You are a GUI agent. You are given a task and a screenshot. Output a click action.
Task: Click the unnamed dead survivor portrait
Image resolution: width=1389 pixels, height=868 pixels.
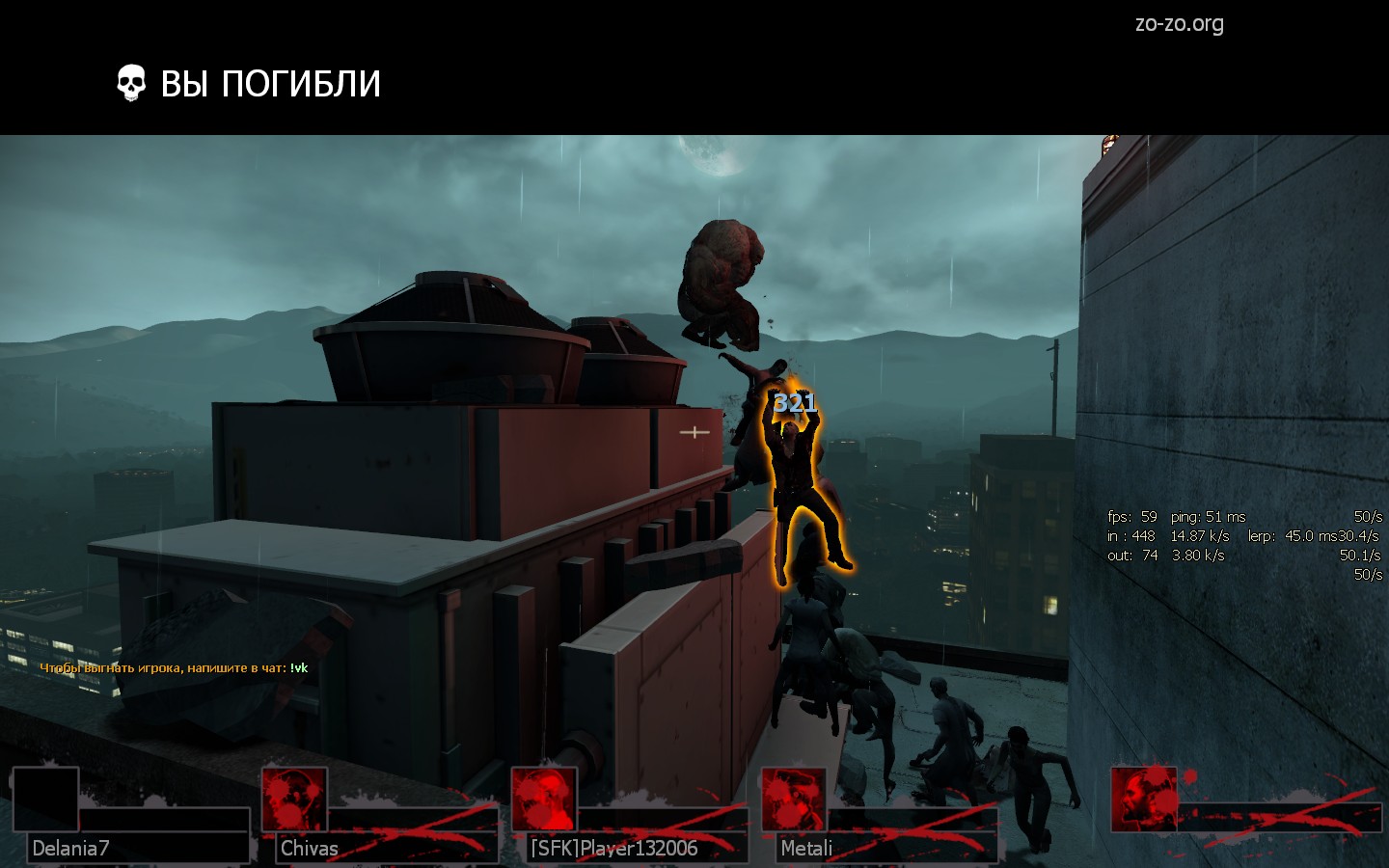(1144, 800)
